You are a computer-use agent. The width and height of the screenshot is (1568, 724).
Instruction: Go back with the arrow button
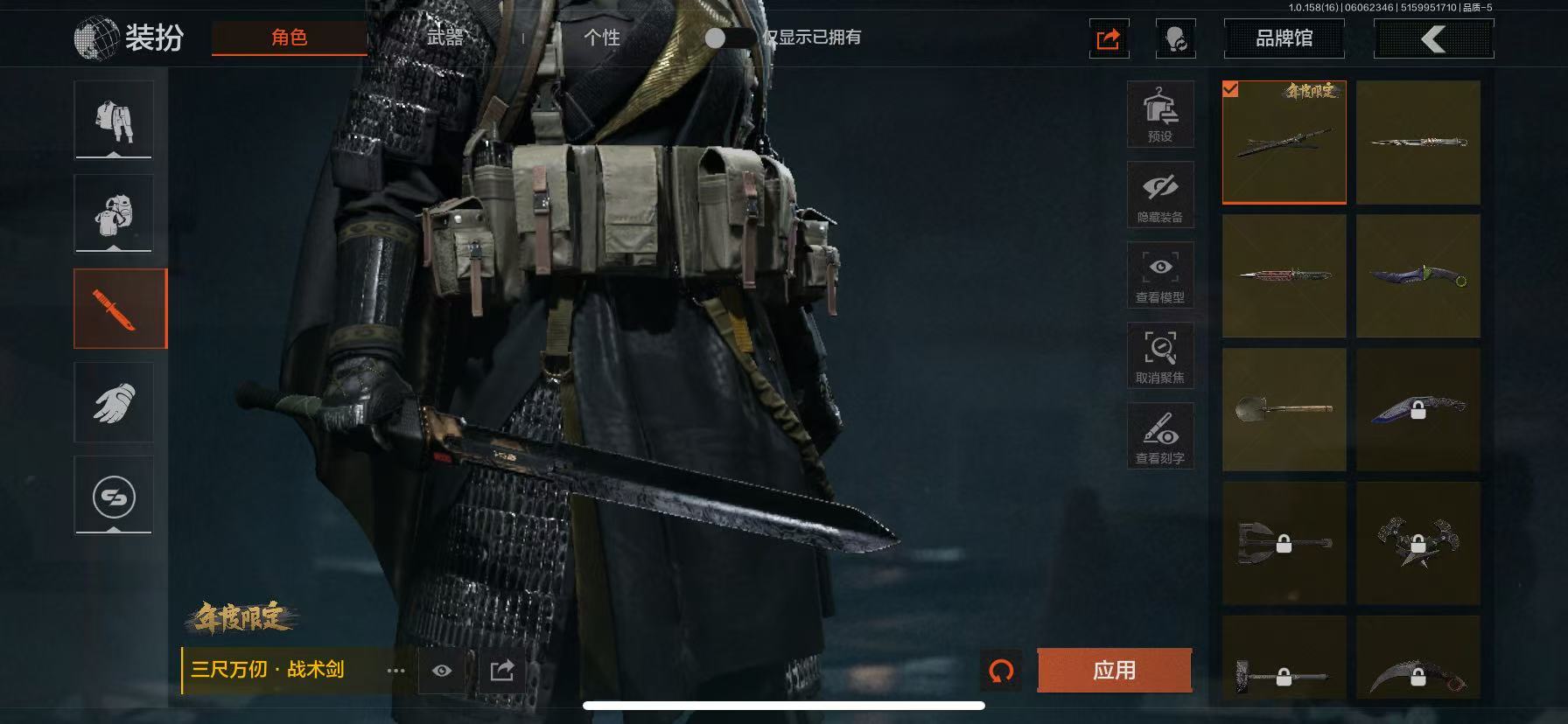(1433, 38)
